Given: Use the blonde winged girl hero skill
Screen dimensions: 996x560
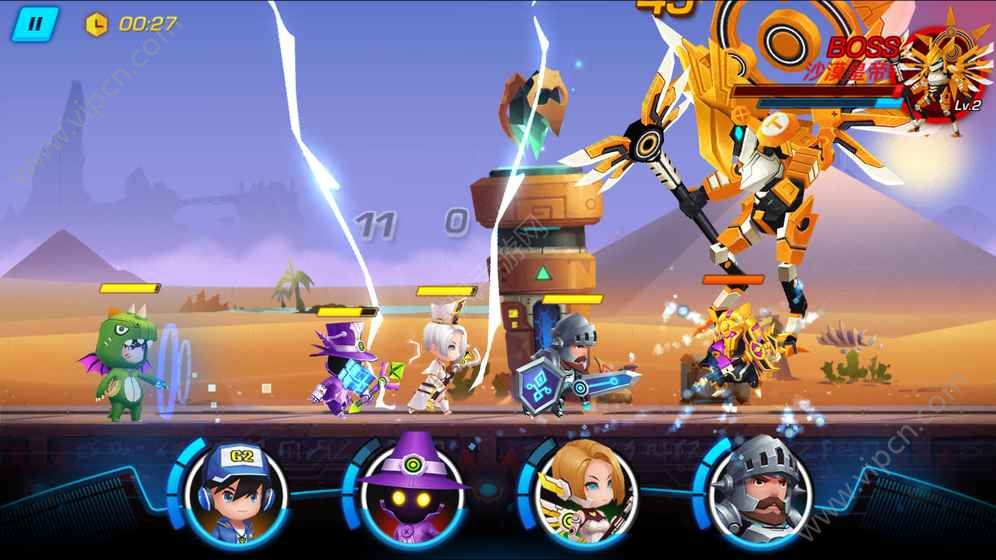Looking at the screenshot, I should point(584,490).
